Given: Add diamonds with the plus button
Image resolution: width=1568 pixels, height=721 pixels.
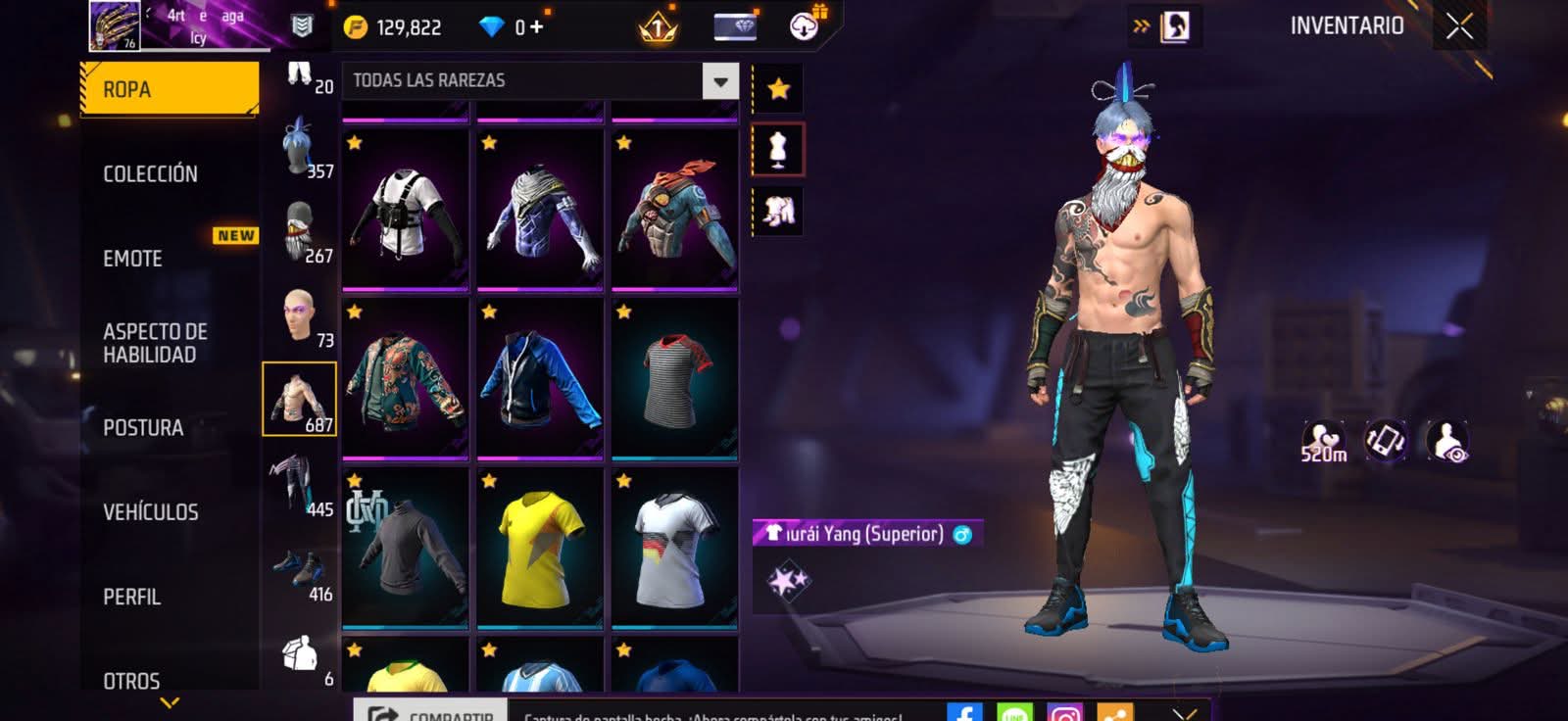Looking at the screenshot, I should (536, 27).
